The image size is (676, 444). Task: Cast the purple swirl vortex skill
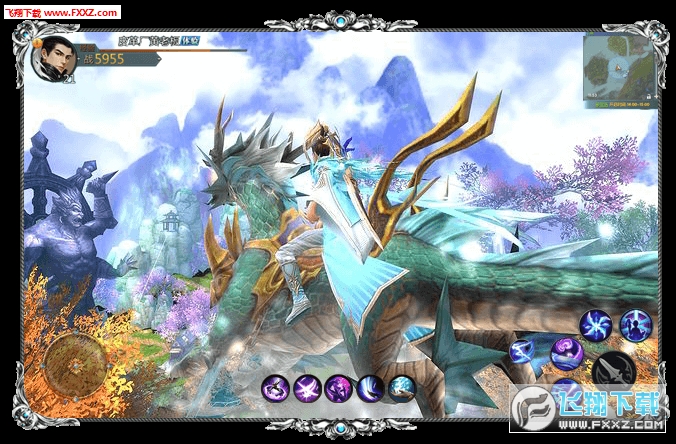point(566,352)
